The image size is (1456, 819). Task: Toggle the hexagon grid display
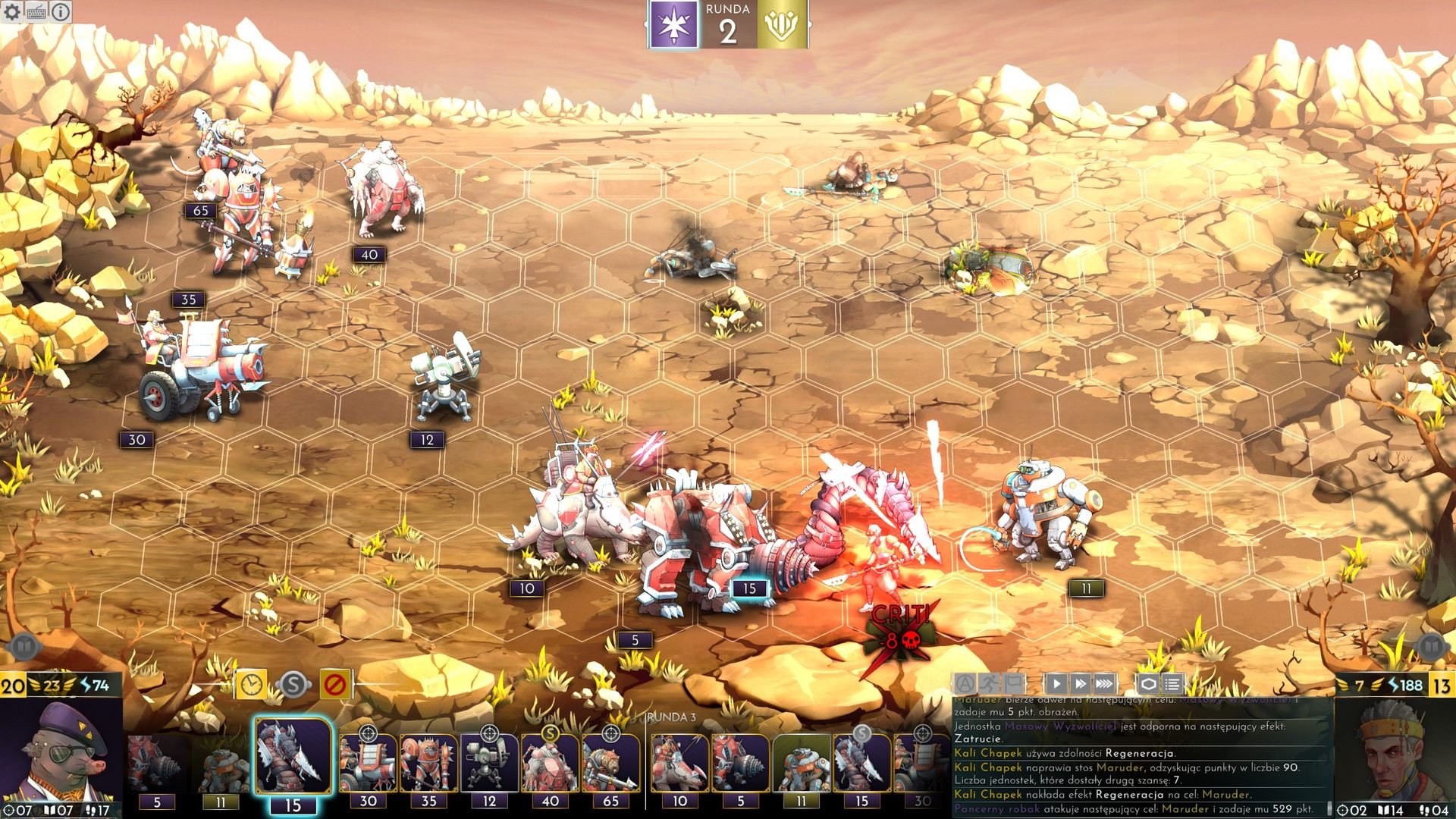[1148, 684]
